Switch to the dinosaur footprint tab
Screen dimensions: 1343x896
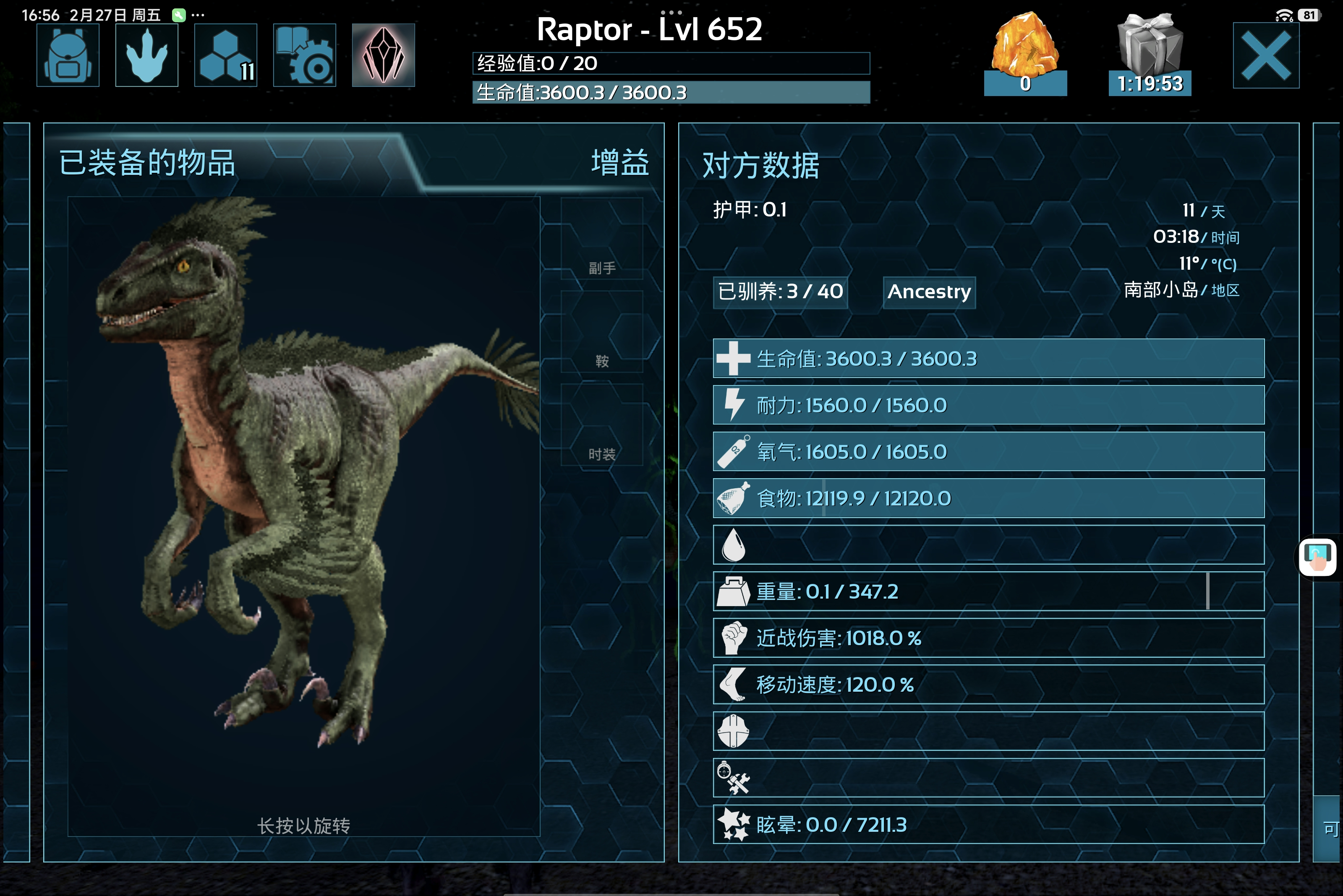[147, 55]
